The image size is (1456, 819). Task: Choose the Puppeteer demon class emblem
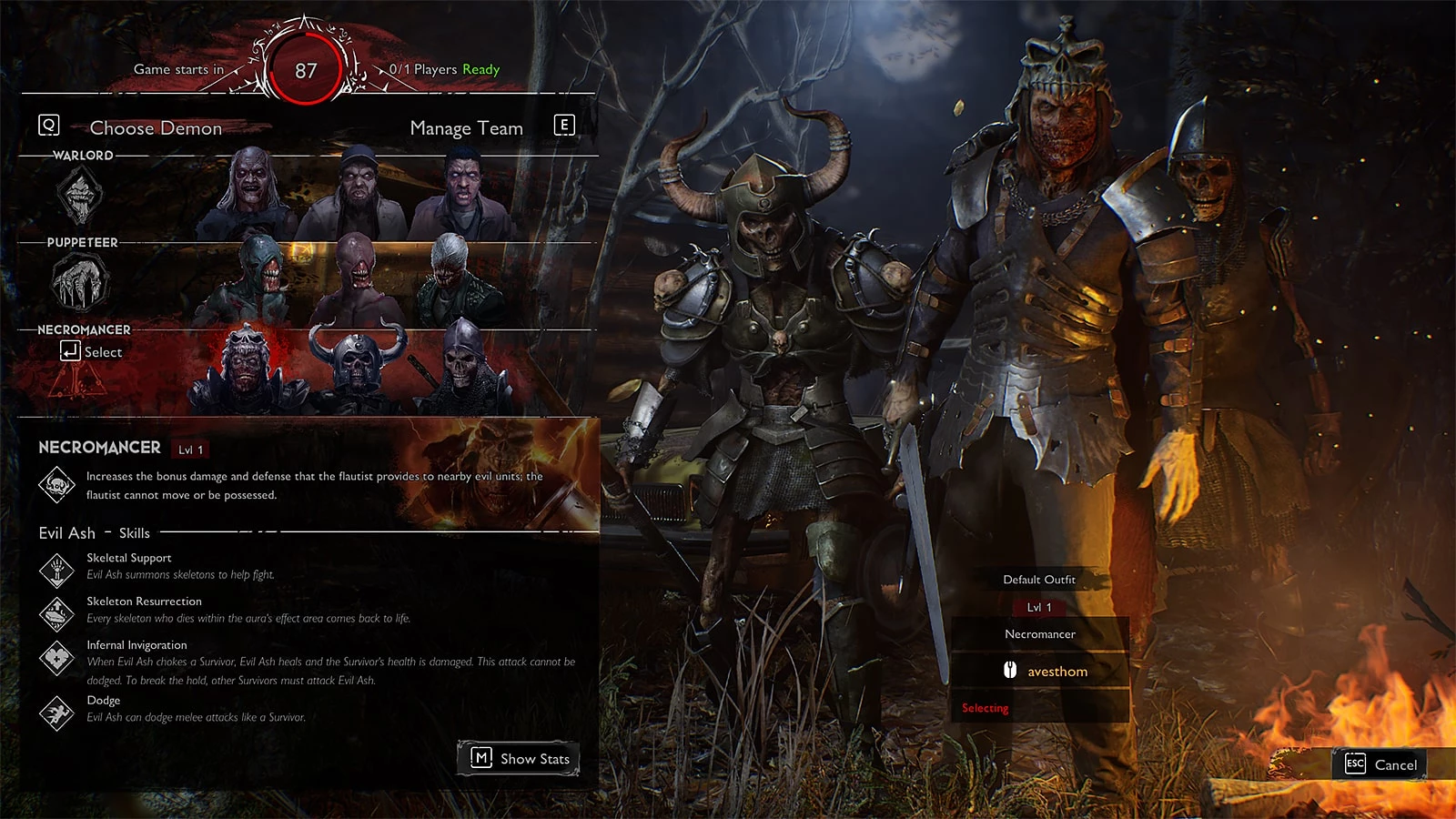pos(80,282)
